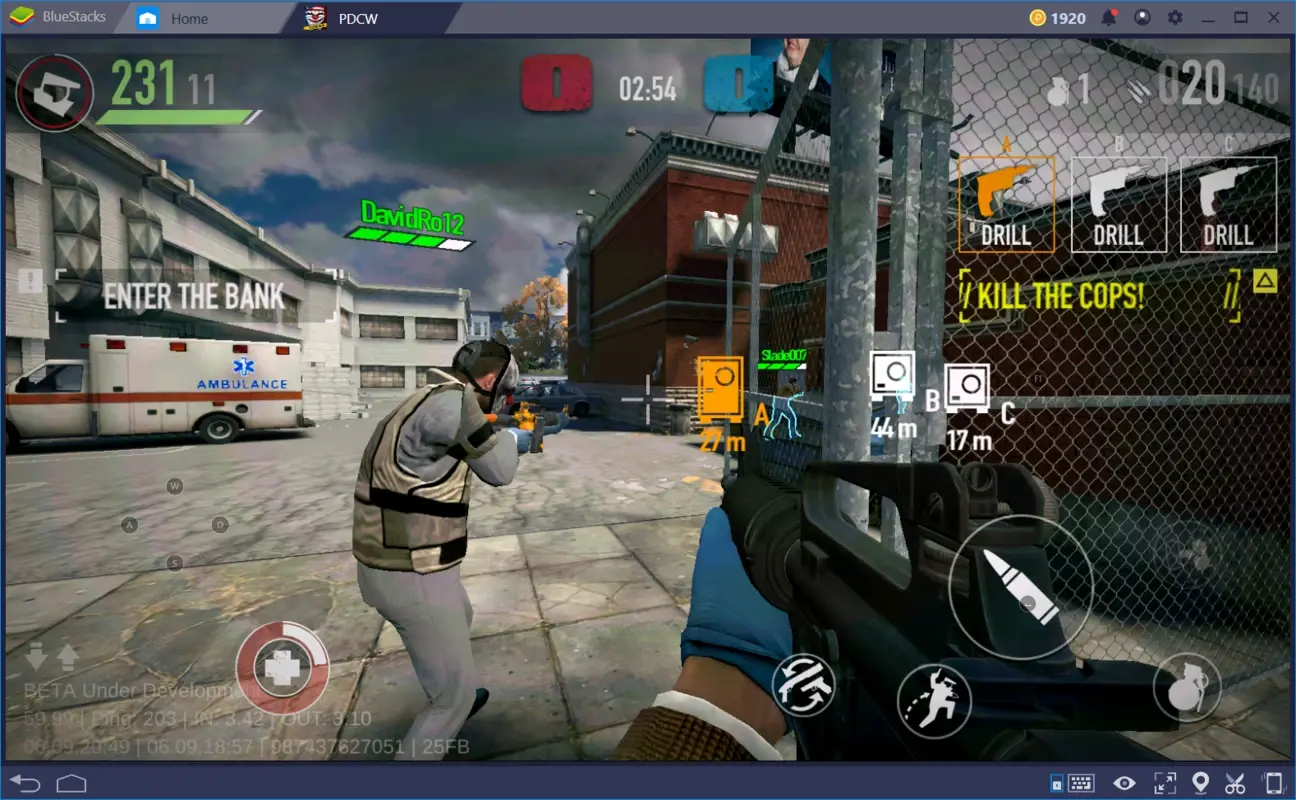This screenshot has height=800, width=1296.
Task: Switch to the Home tab
Action: click(188, 18)
